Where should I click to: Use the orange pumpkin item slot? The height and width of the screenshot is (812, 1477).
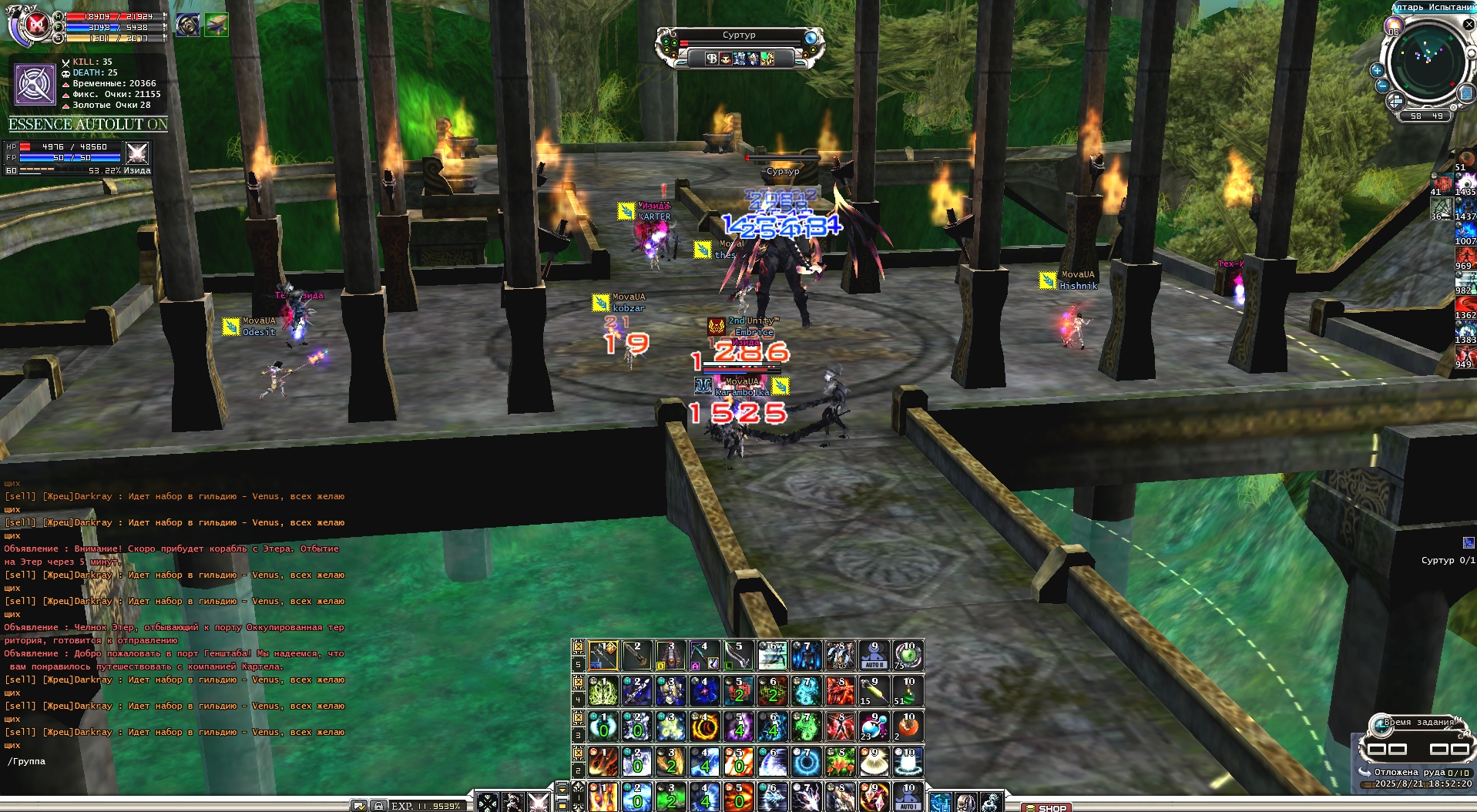(x=908, y=726)
